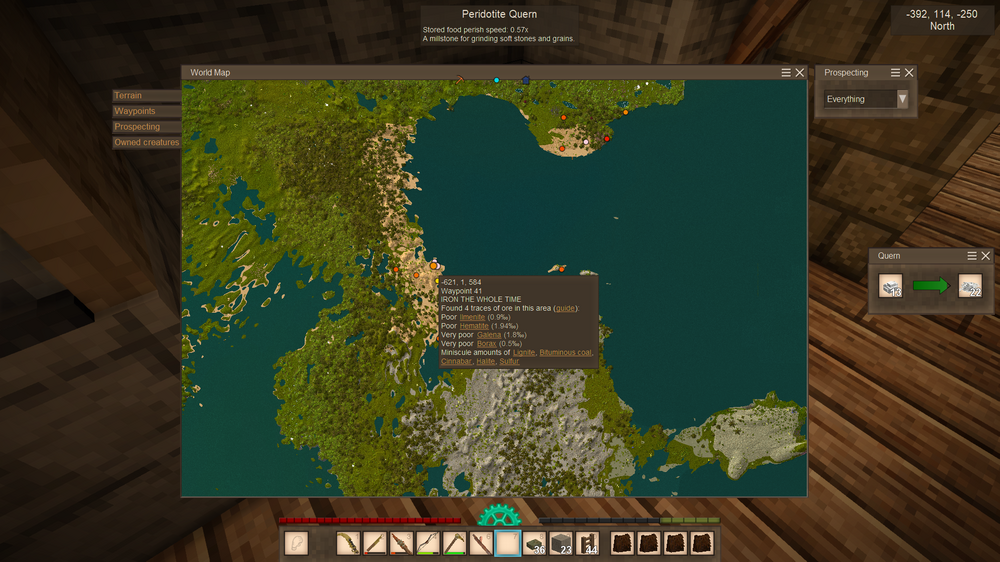This screenshot has width=1000, height=562.
Task: Expand the Everything filter dropdown
Action: click(902, 99)
